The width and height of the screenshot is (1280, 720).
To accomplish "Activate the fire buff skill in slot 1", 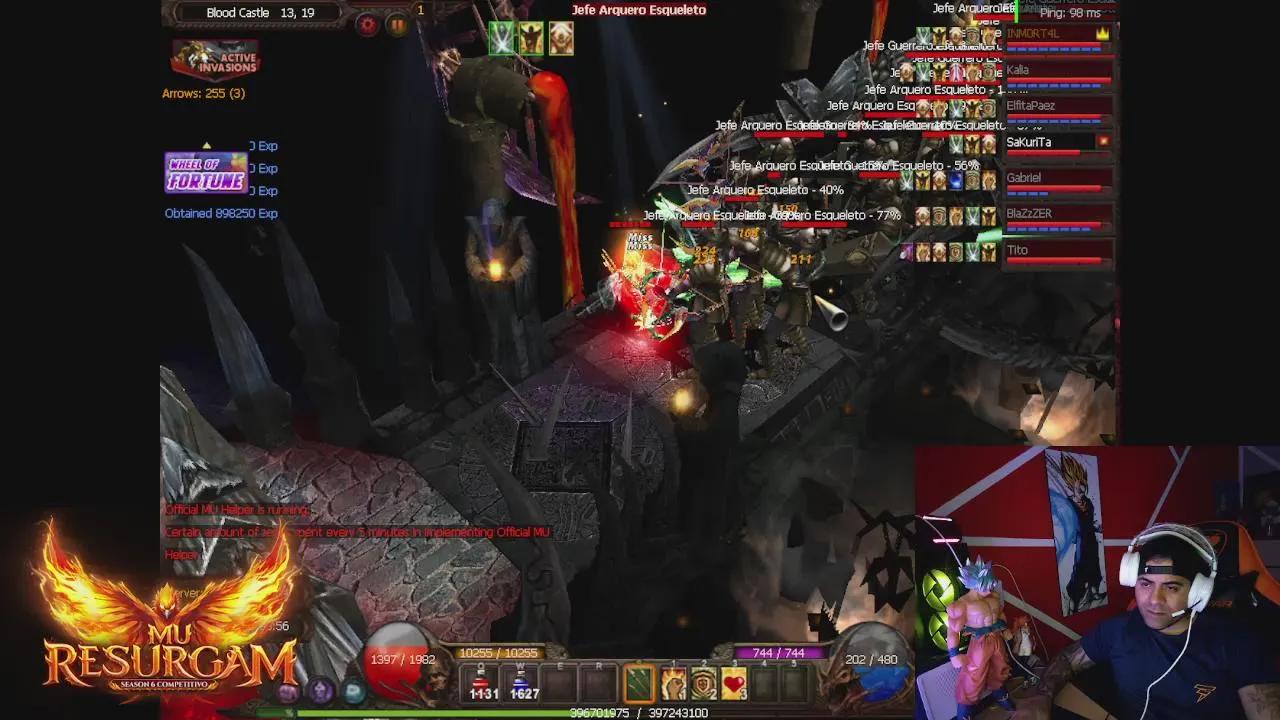I will click(x=674, y=681).
